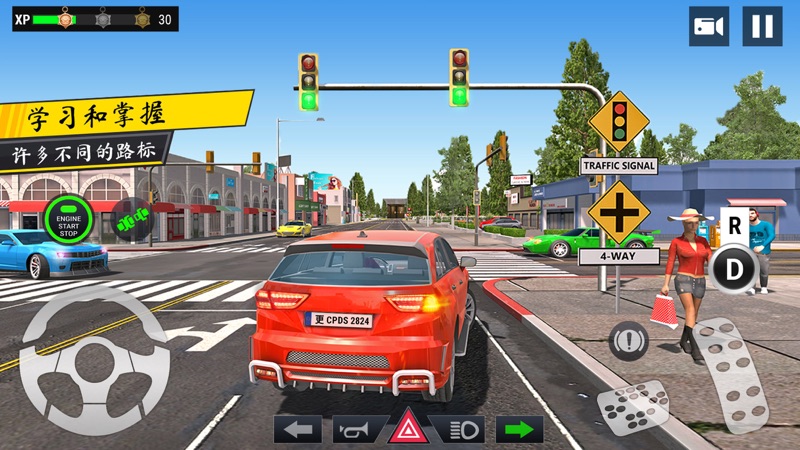Shift into Reverse gear R
The height and width of the screenshot is (450, 800).
tap(735, 225)
